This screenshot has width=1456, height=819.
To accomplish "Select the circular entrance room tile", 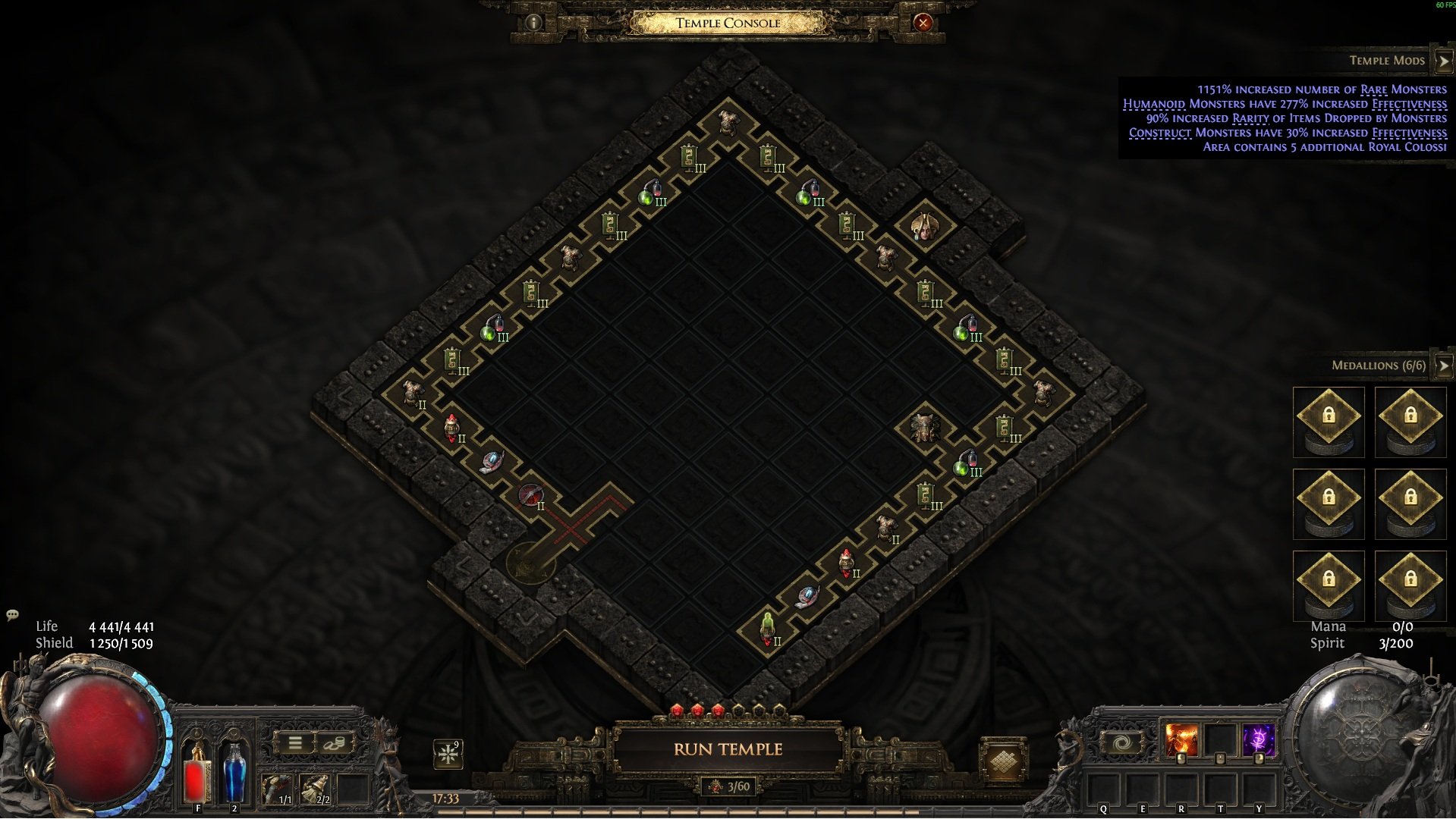I will 530,563.
